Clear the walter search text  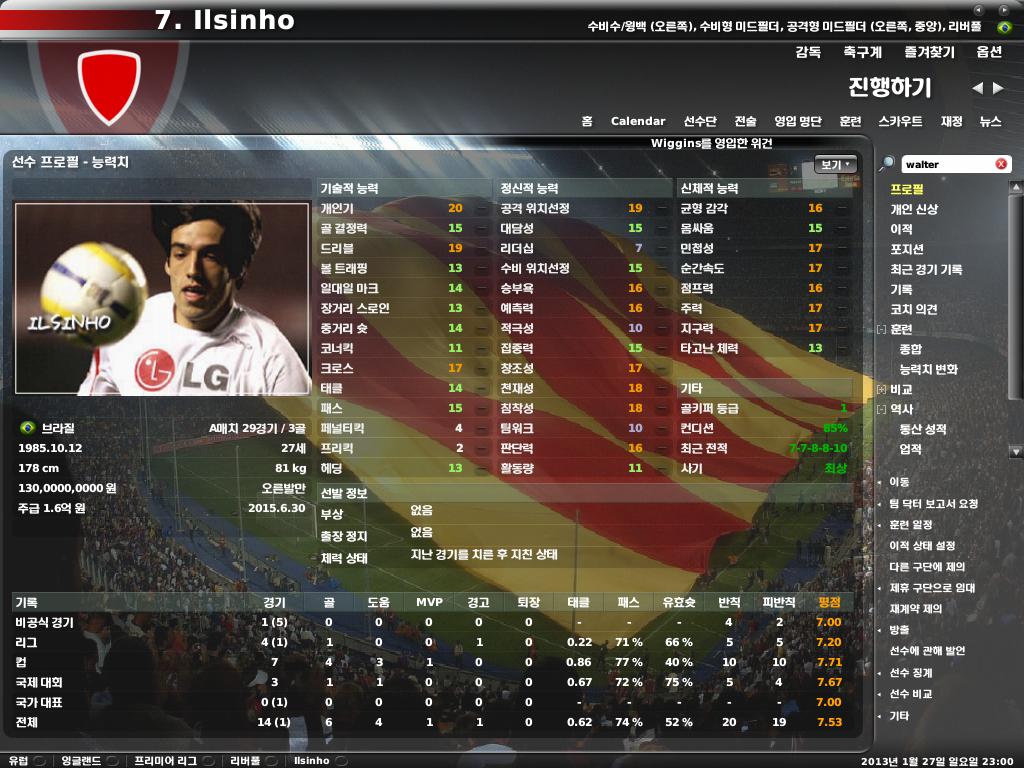tap(1001, 164)
